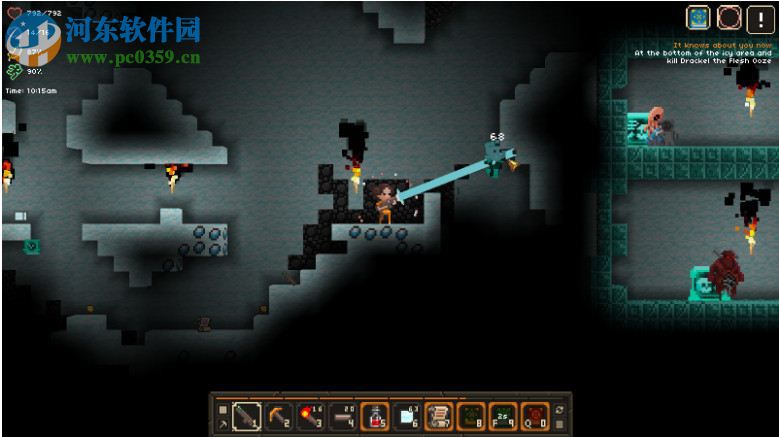Choose the torch stack in slot 3
The height and width of the screenshot is (437, 779).
(310, 415)
